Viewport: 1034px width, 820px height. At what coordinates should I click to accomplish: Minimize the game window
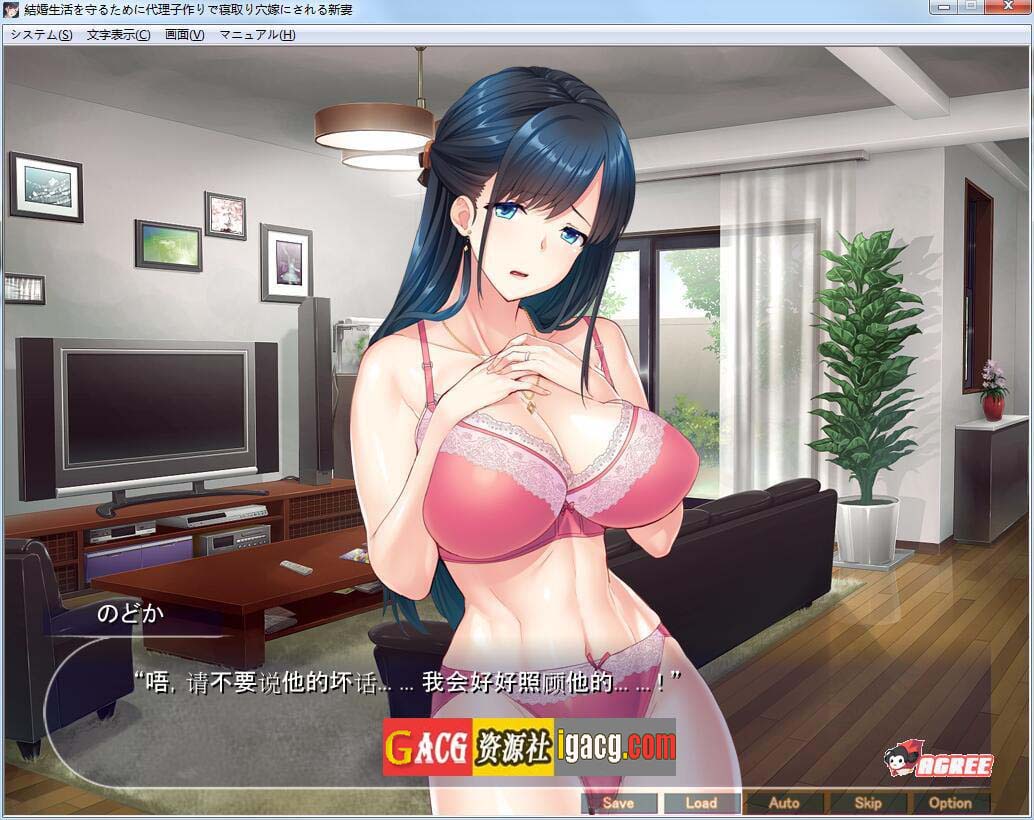tap(941, 8)
